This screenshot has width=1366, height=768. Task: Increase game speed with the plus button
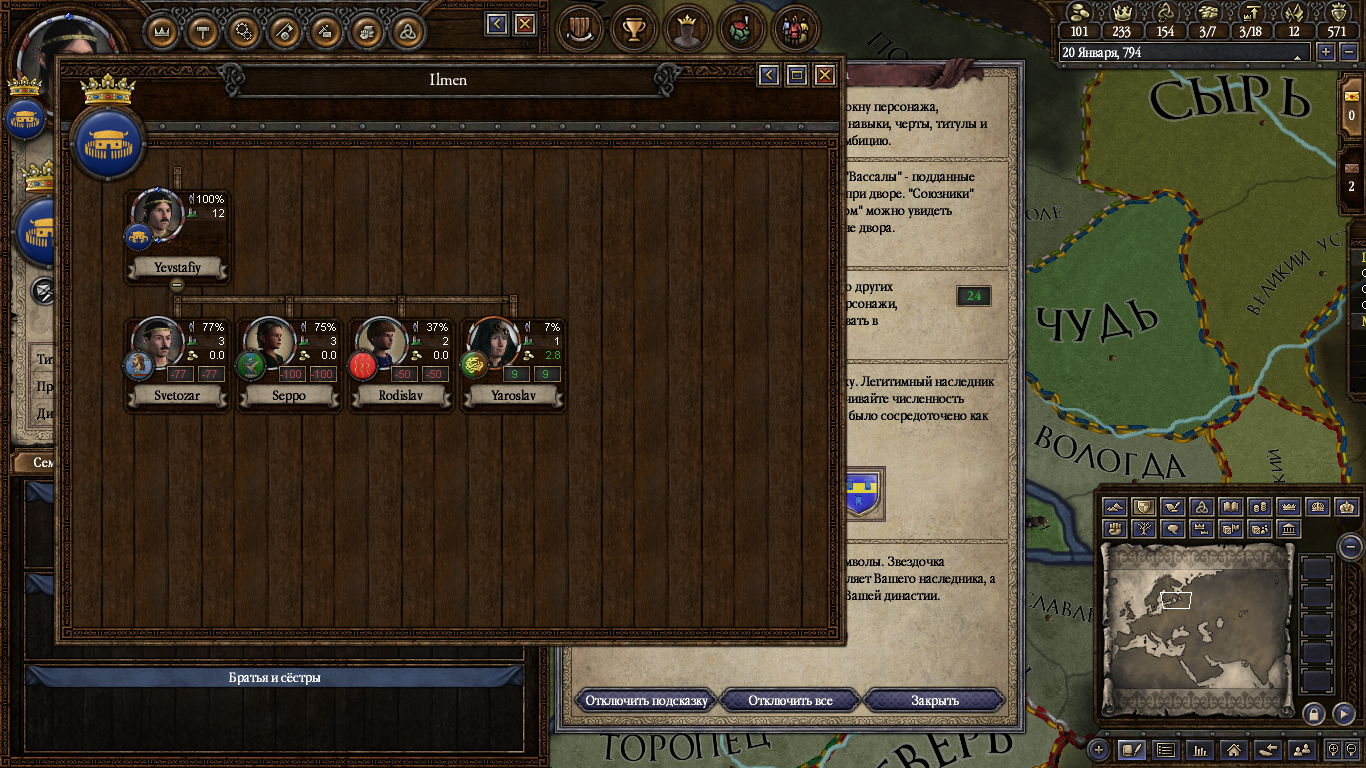1326,52
